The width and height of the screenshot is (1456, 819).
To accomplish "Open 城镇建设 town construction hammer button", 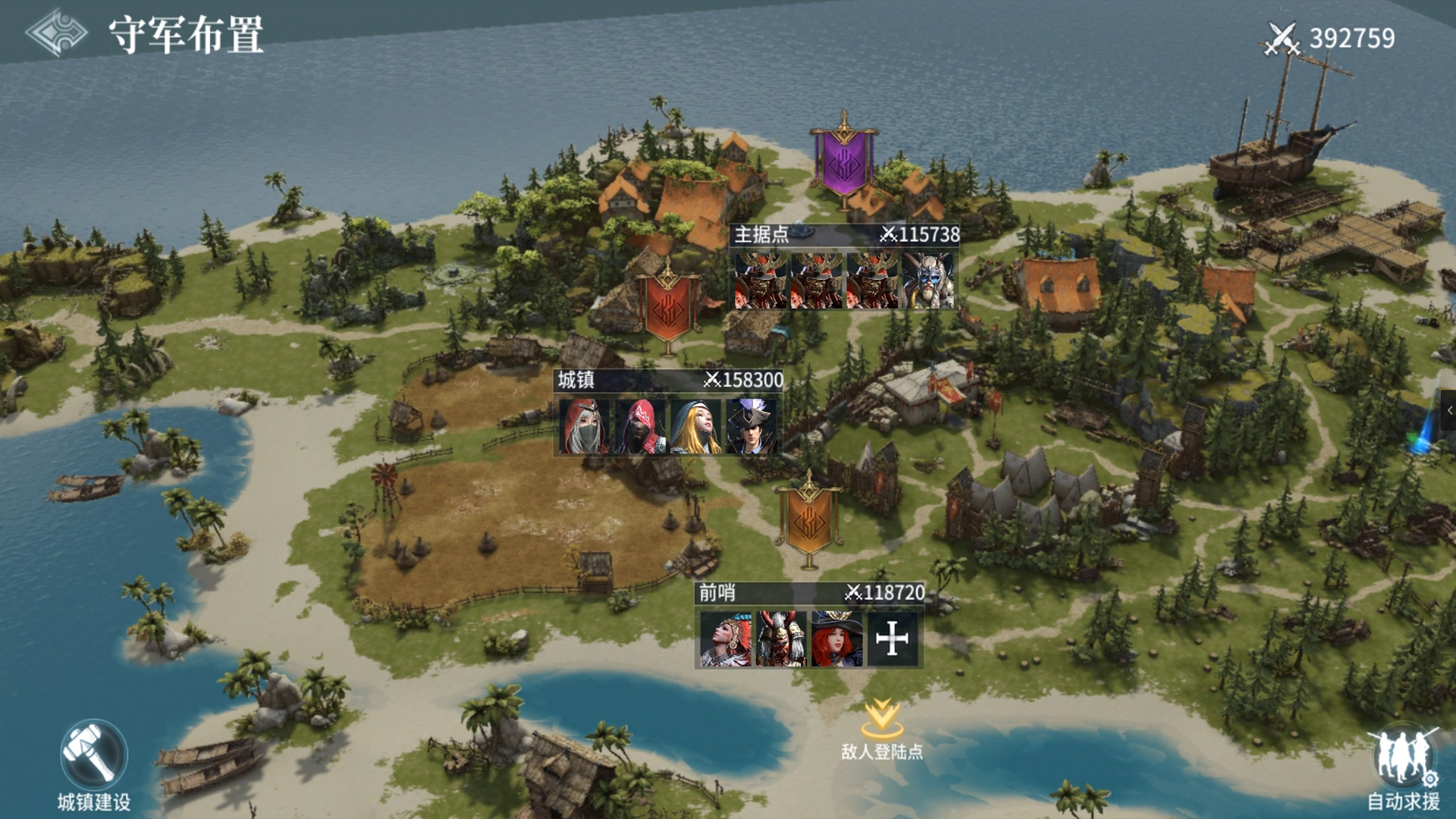I will (x=93, y=756).
